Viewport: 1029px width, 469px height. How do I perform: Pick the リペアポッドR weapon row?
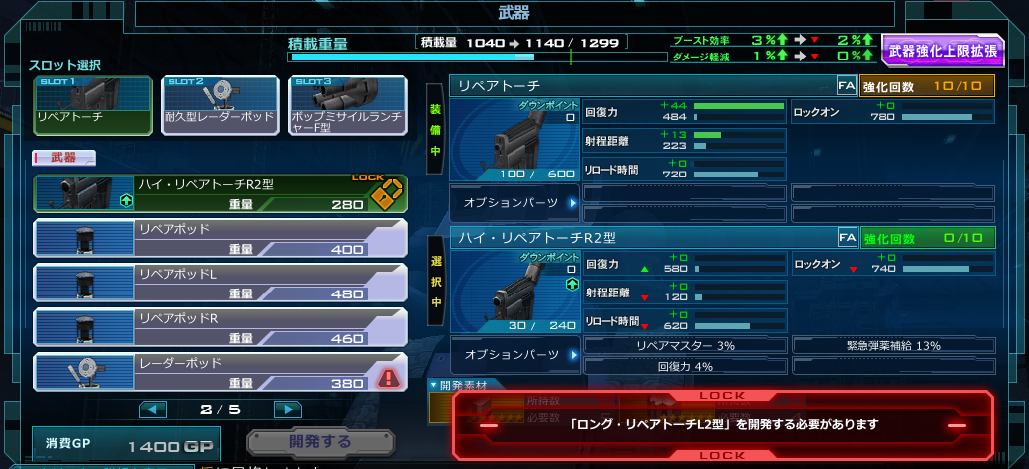click(220, 327)
